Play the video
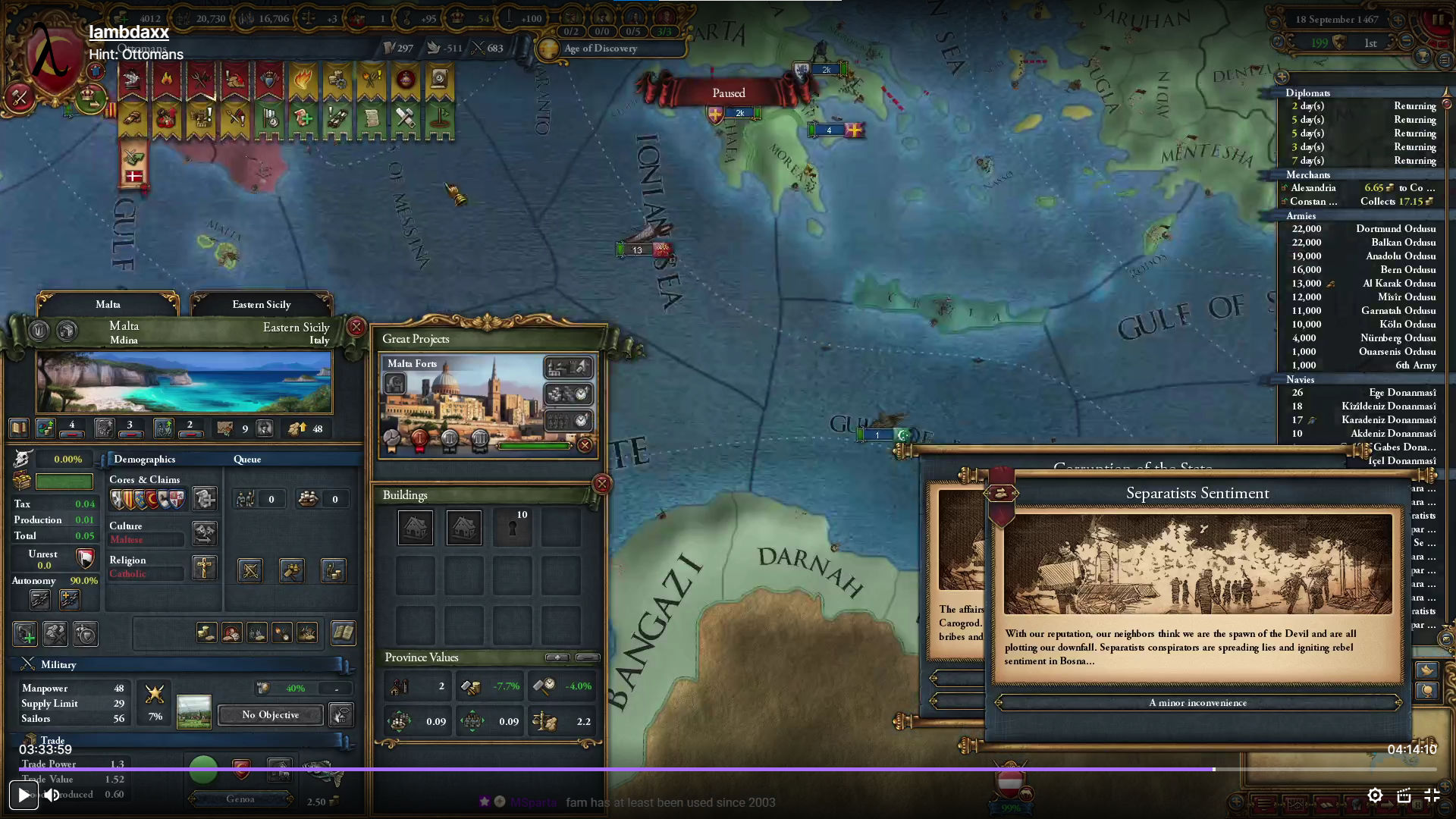1456x819 pixels. coord(24,795)
